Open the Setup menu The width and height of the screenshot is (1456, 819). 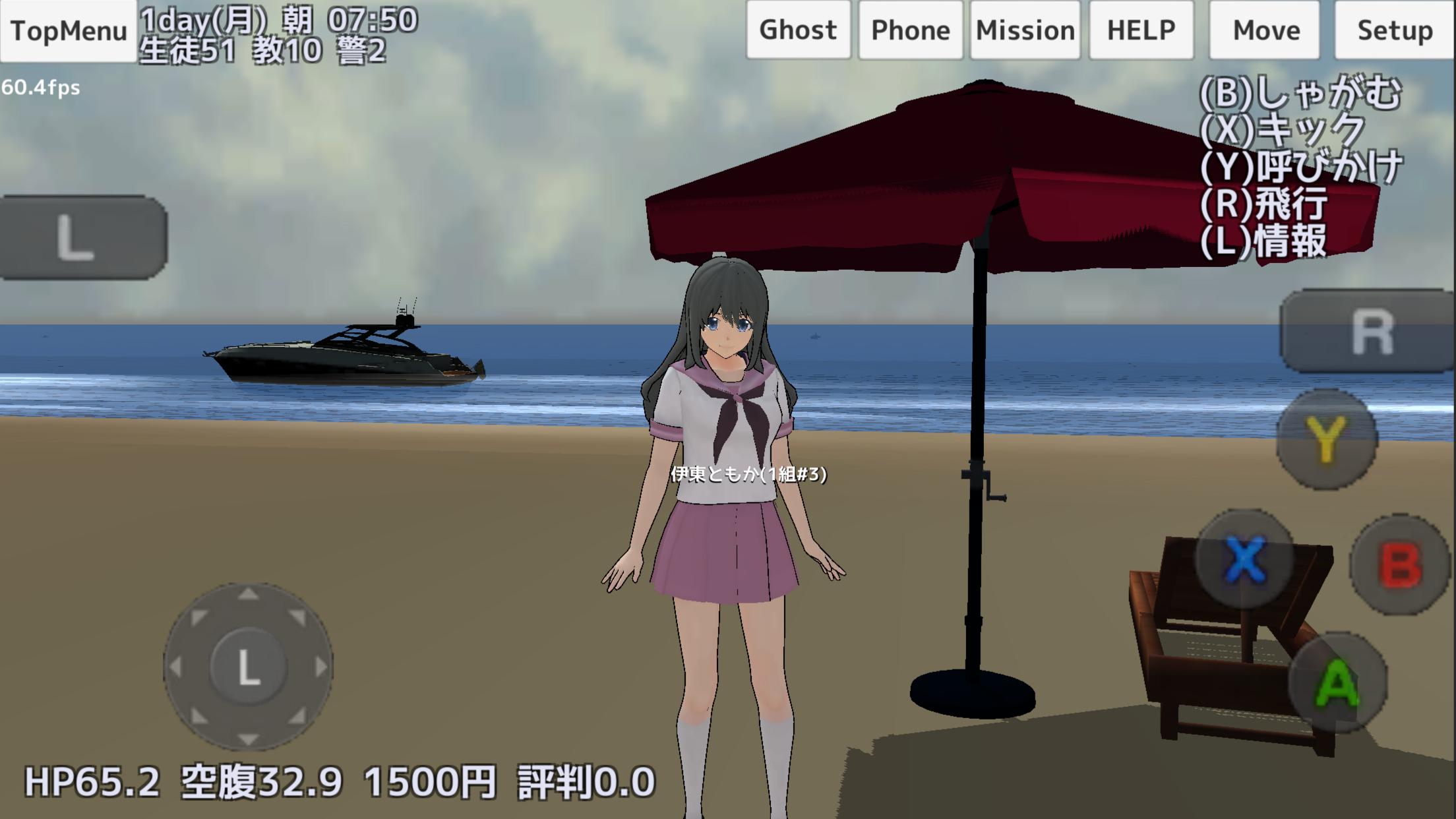pyautogui.click(x=1395, y=29)
